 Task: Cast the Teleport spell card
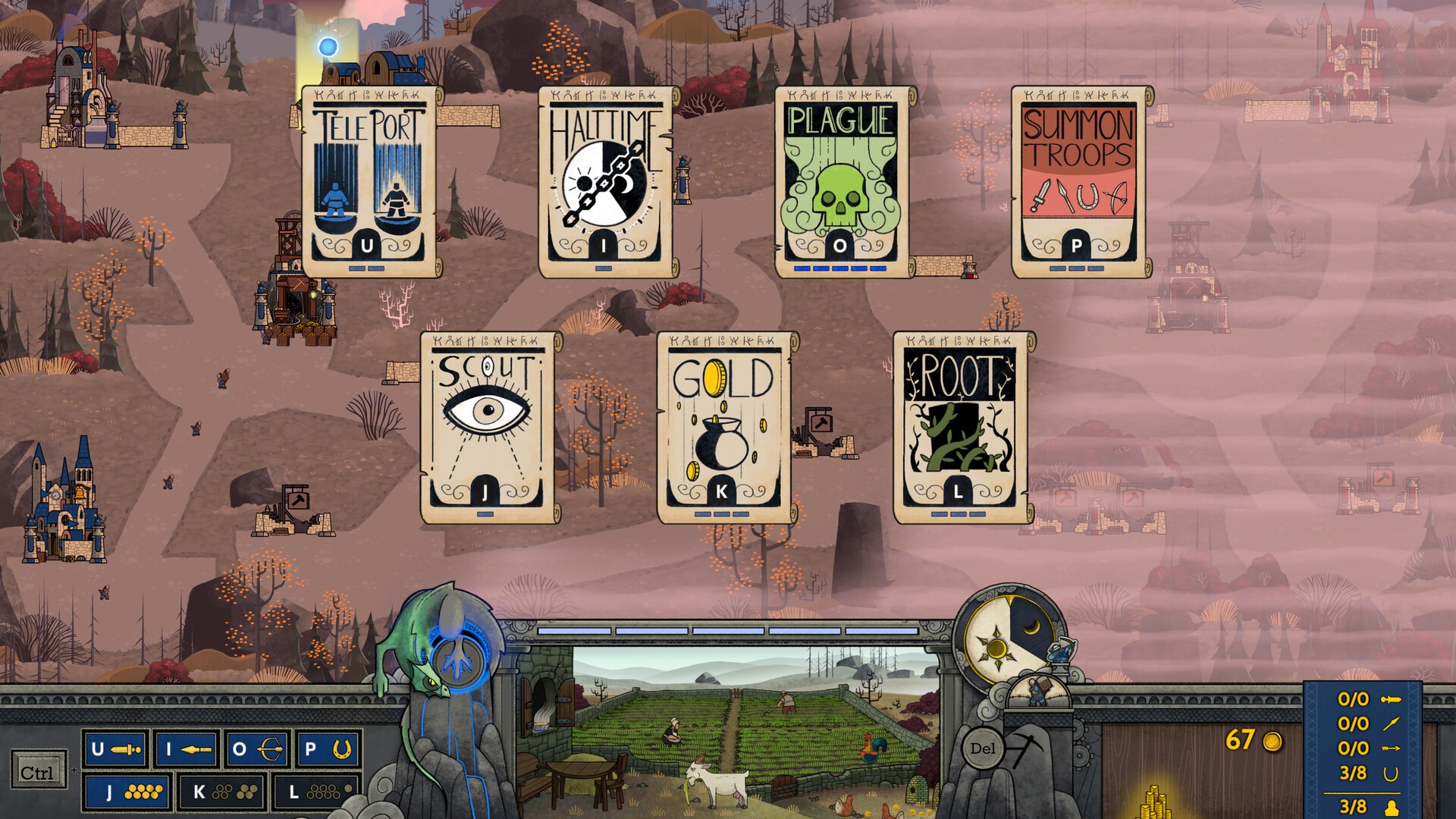(x=369, y=182)
